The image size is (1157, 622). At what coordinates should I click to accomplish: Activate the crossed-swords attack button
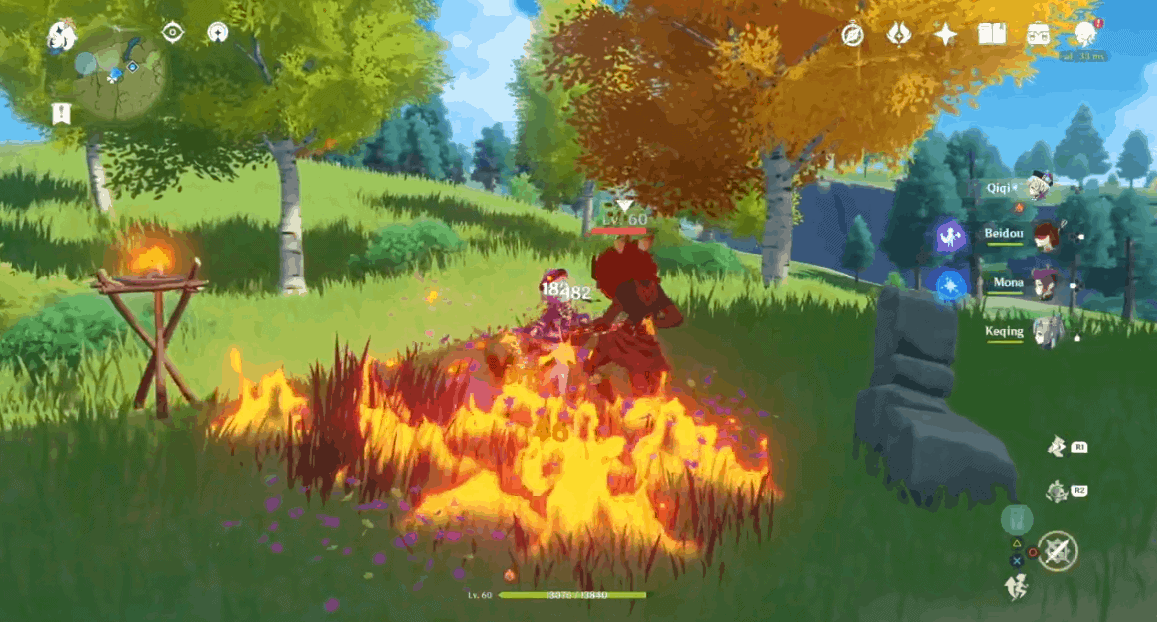(x=1057, y=551)
